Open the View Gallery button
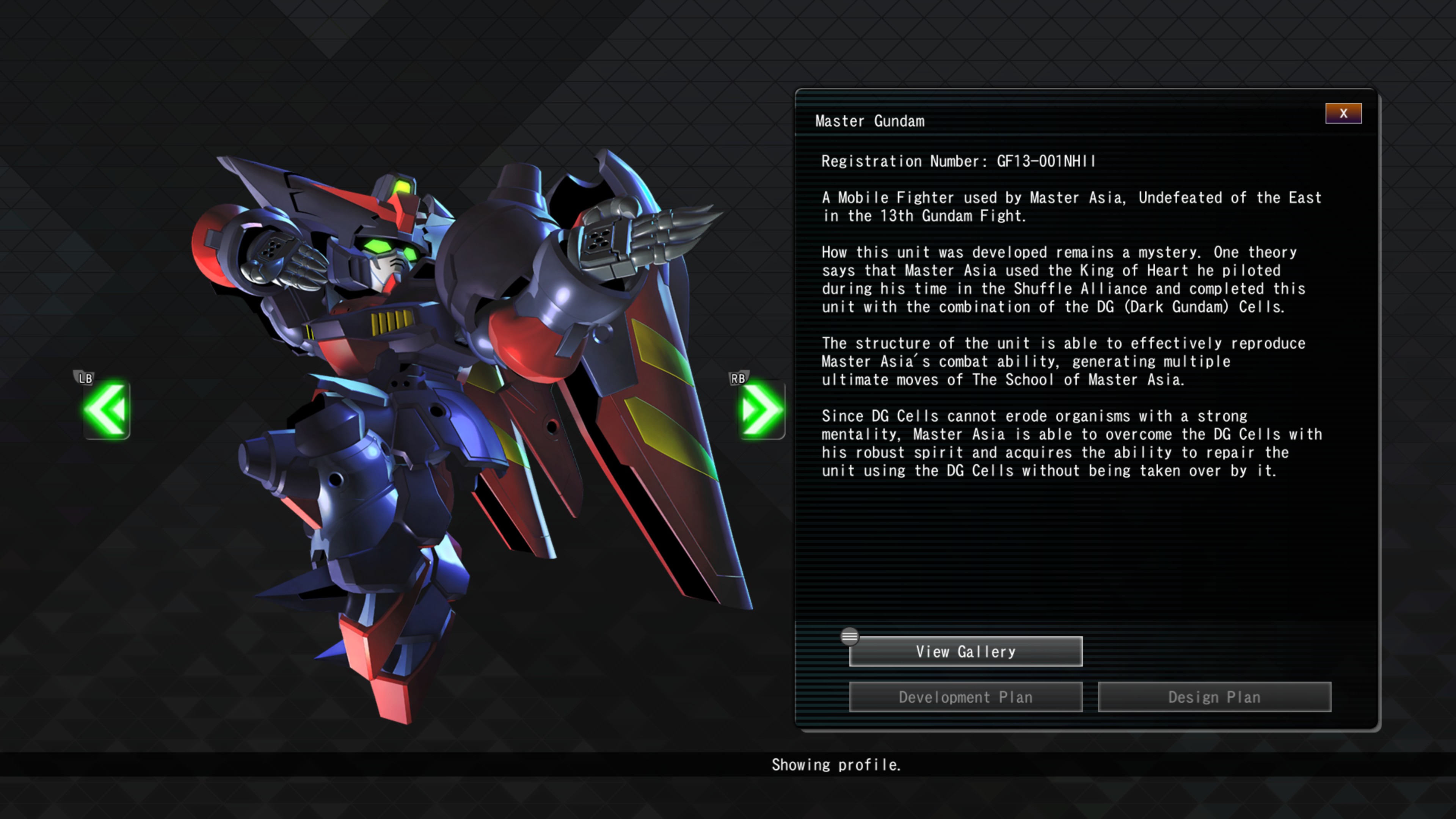 965,652
